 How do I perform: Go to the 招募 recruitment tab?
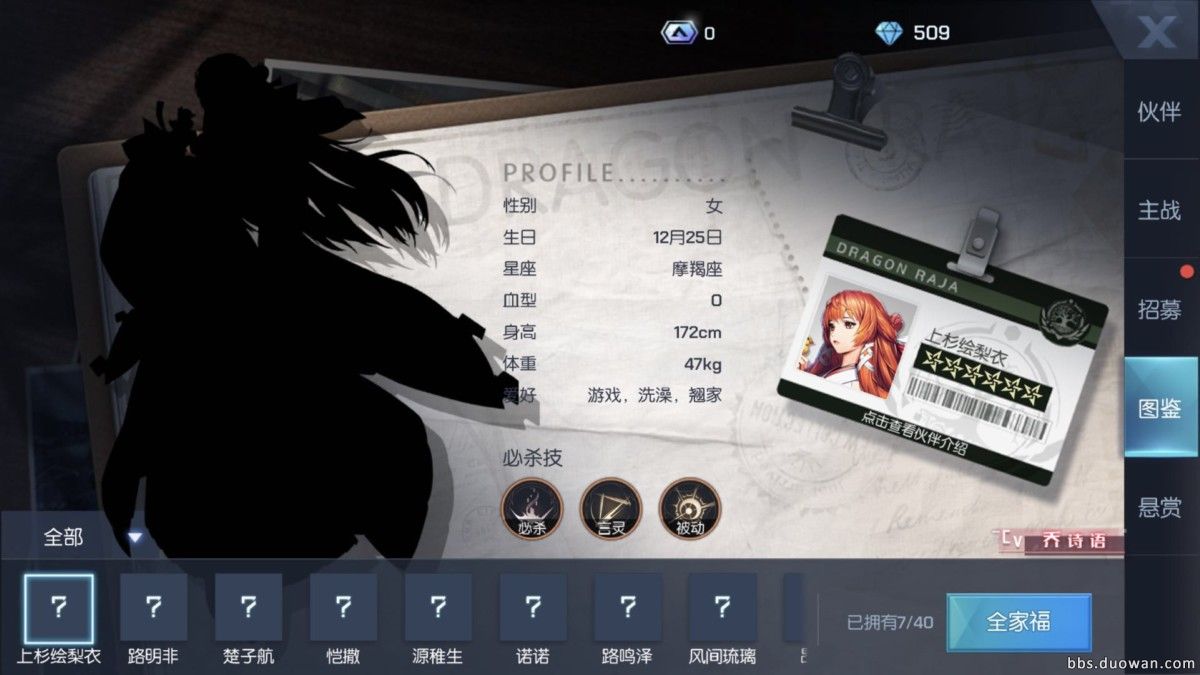(1159, 309)
